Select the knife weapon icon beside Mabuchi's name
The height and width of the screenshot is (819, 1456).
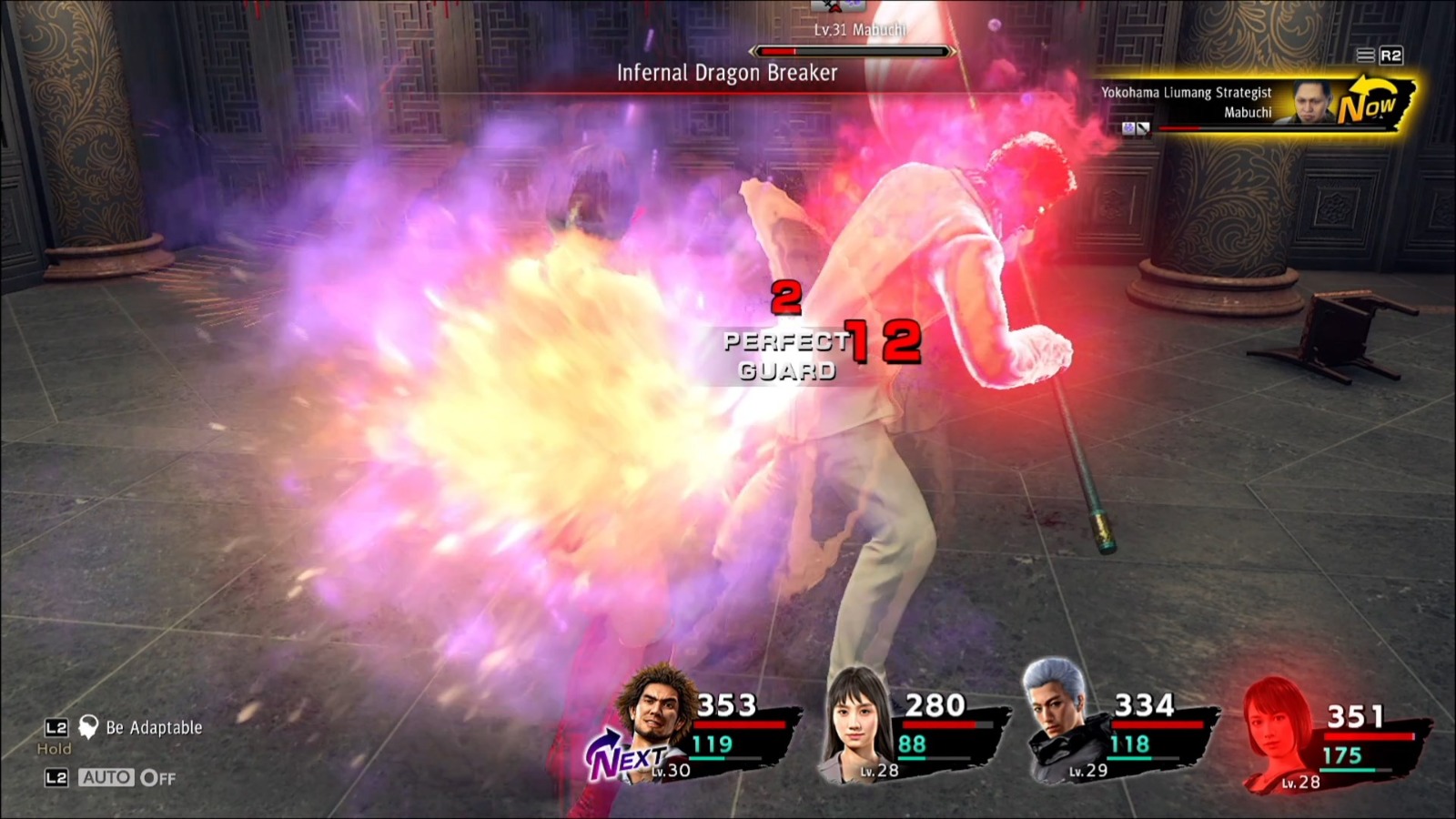[1143, 126]
